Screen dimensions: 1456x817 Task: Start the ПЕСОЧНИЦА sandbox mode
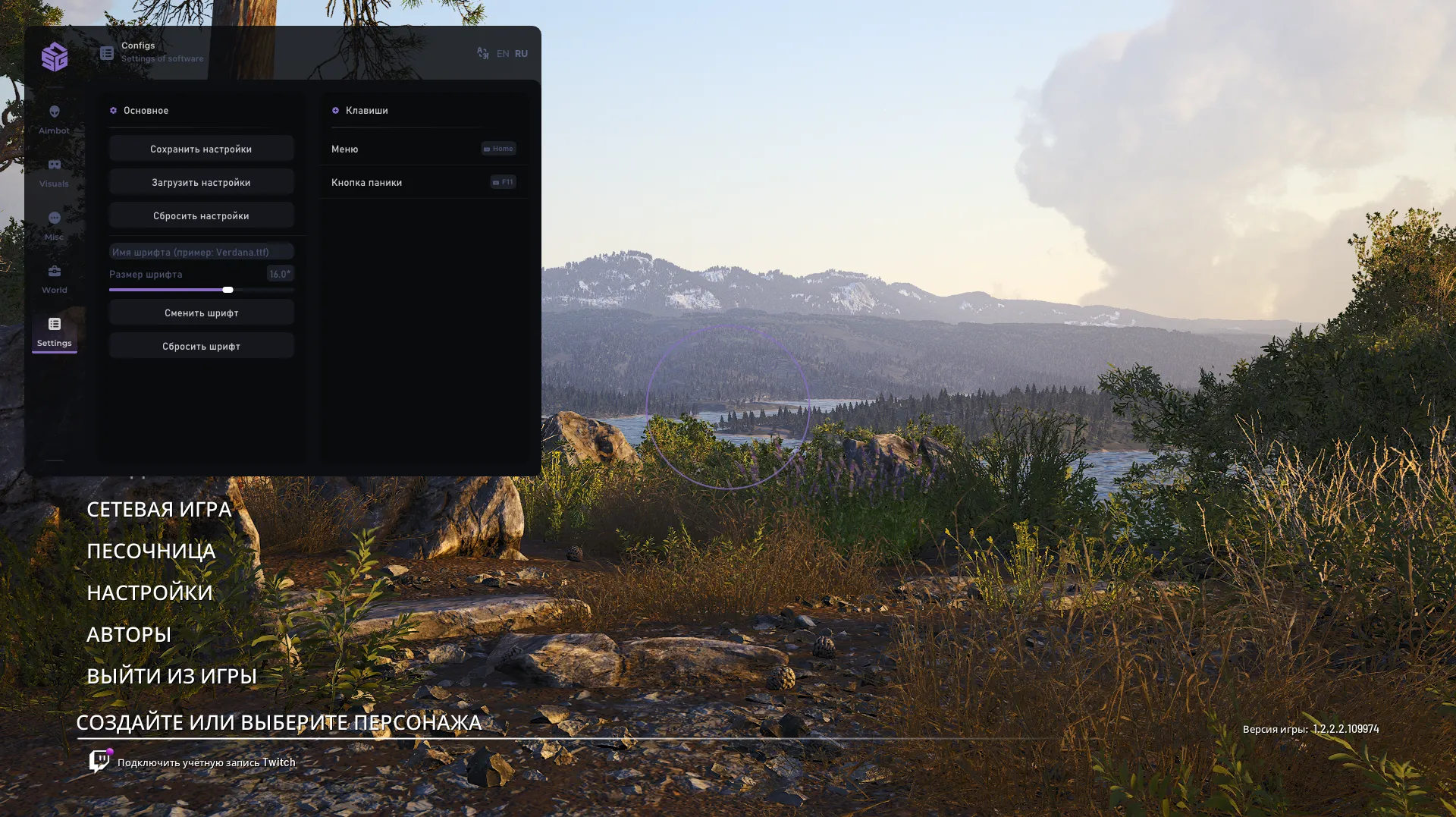[151, 551]
